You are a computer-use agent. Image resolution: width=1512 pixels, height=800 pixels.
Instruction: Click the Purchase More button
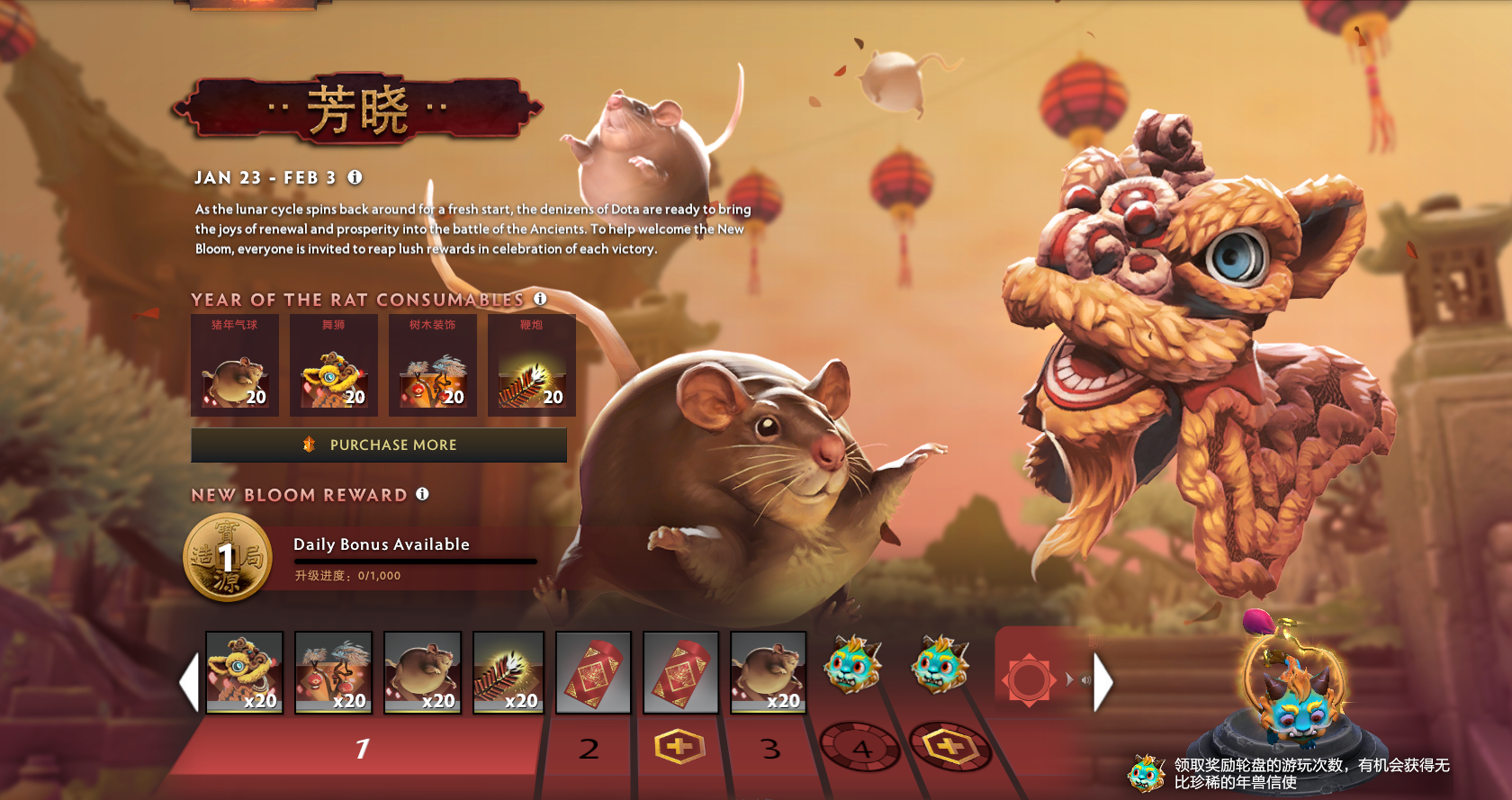(379, 445)
